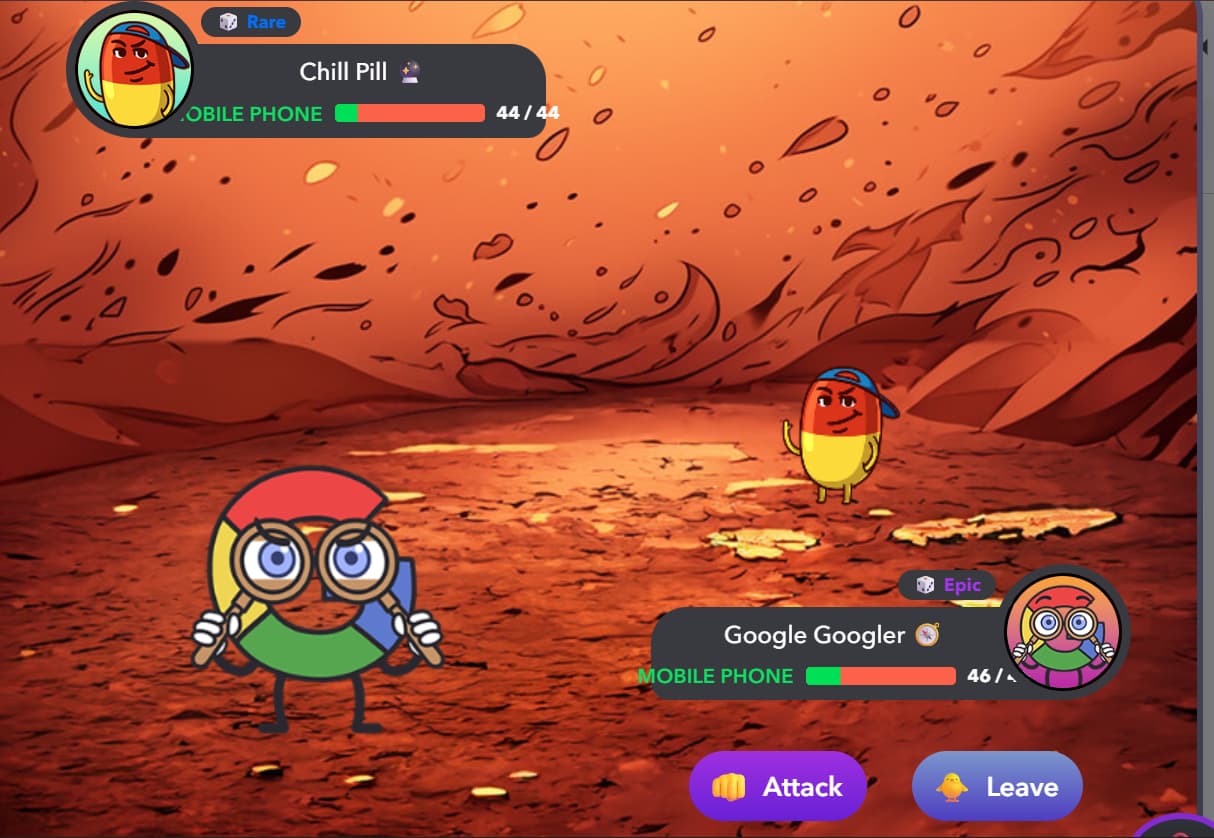Click the Google Googler portrait avatar
Image resolution: width=1214 pixels, height=838 pixels.
point(1065,634)
